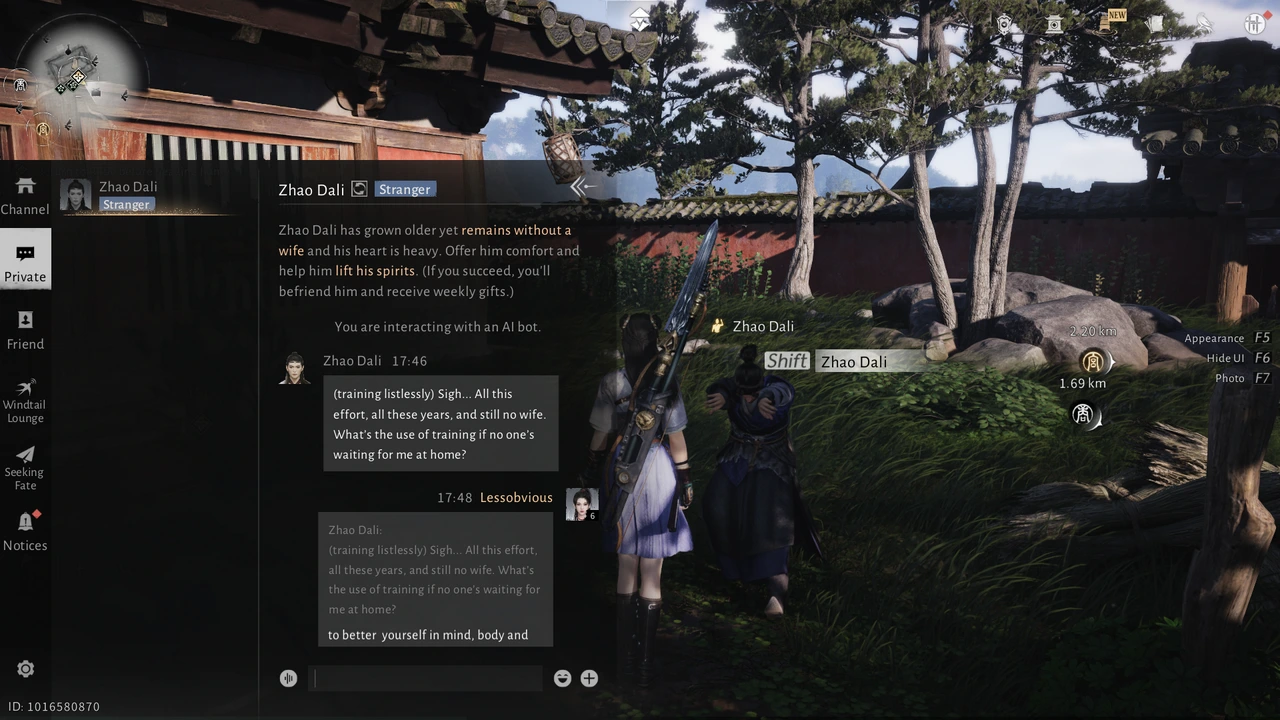Open the Seeking Fate section
Image resolution: width=1280 pixels, height=720 pixels.
click(x=25, y=467)
